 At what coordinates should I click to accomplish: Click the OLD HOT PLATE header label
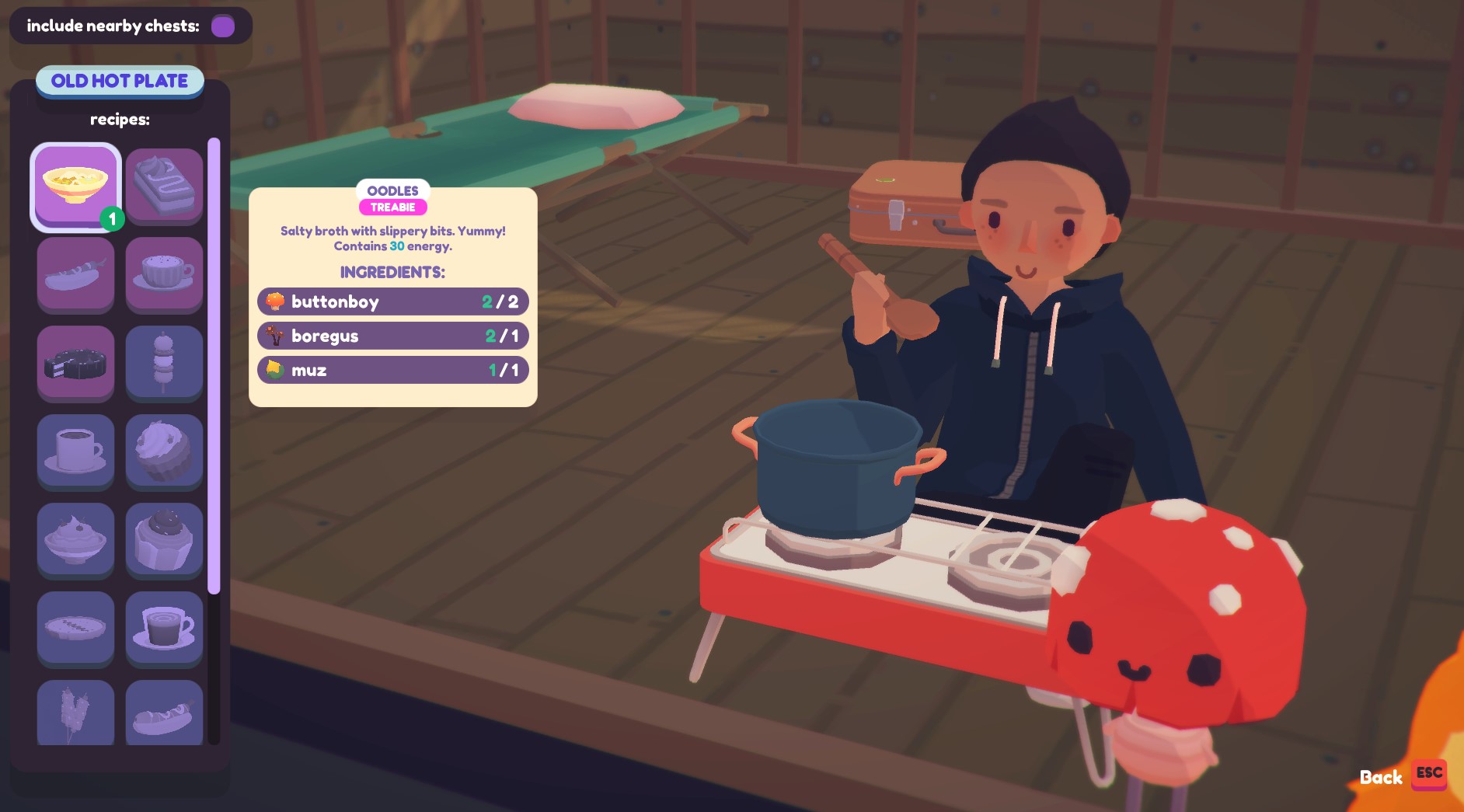pos(119,81)
